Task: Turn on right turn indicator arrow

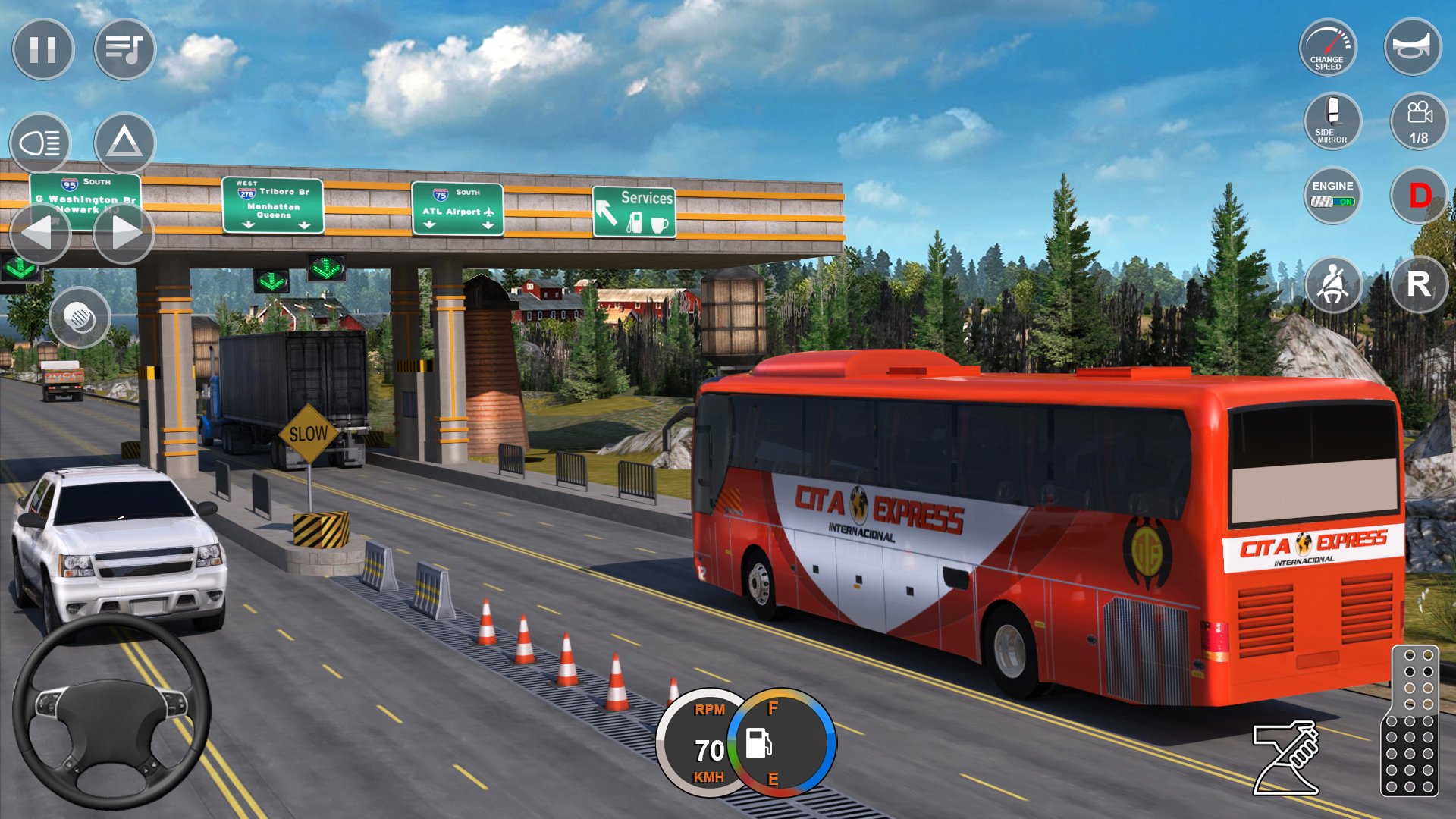Action: tap(124, 233)
